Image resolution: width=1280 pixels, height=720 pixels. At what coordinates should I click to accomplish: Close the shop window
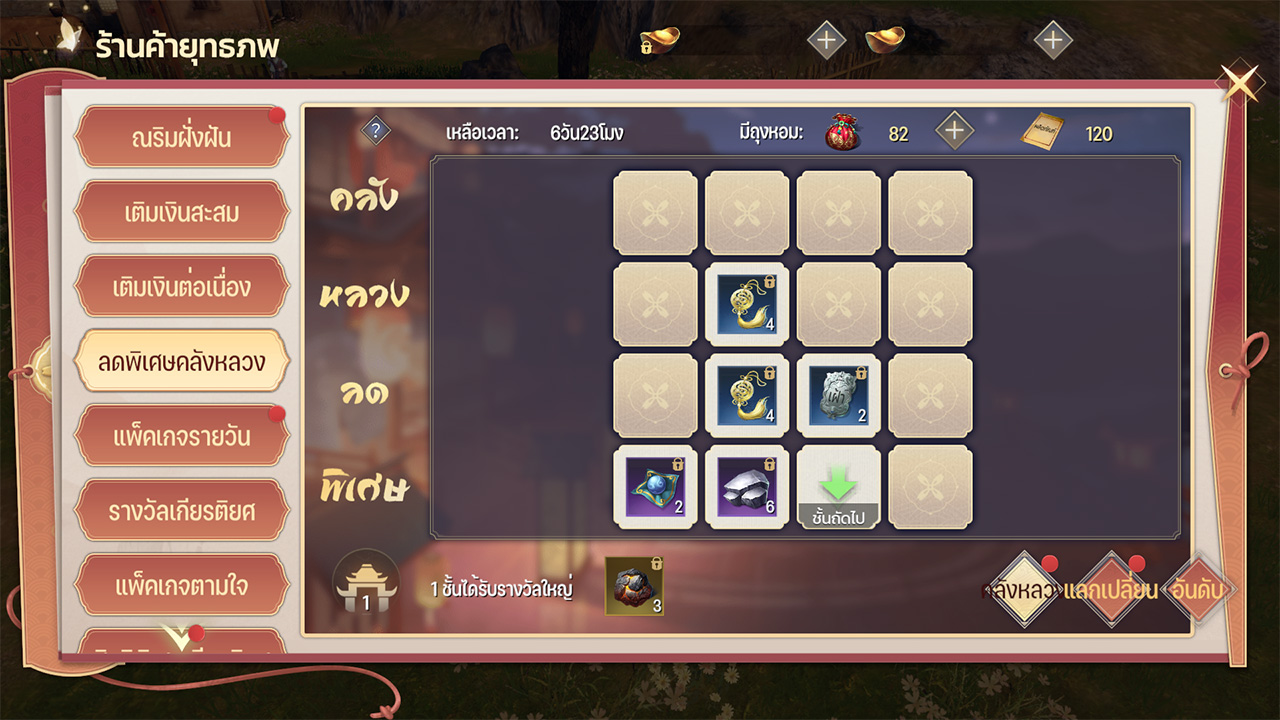pyautogui.click(x=1241, y=84)
